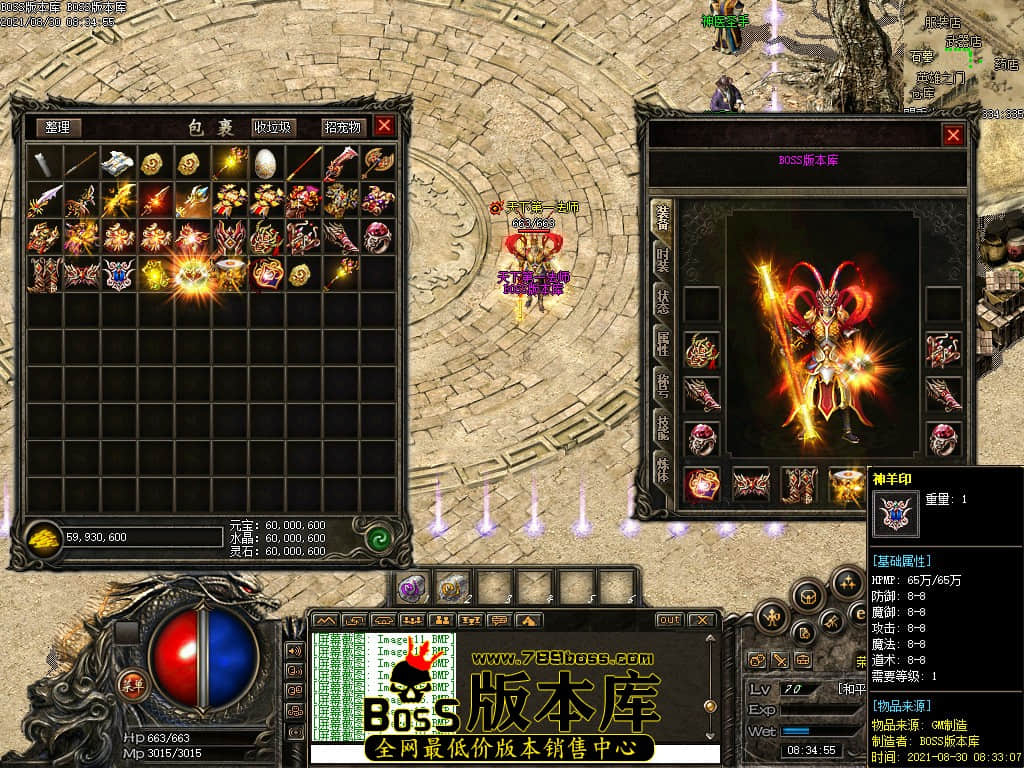Viewport: 1024px width, 768px height.
Task: Select the equipped boots slot on character panel
Action: pos(797,485)
